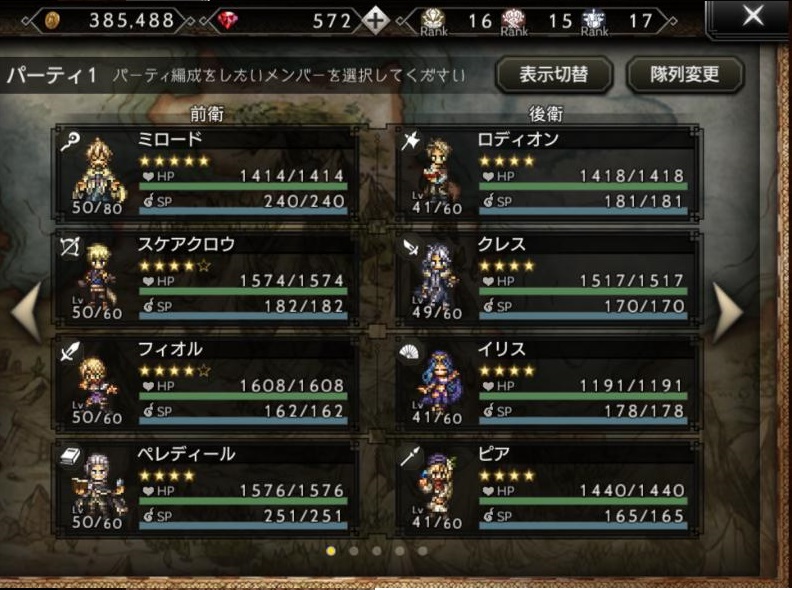Pick back row member ピア
The image size is (792, 590).
click(x=545, y=488)
